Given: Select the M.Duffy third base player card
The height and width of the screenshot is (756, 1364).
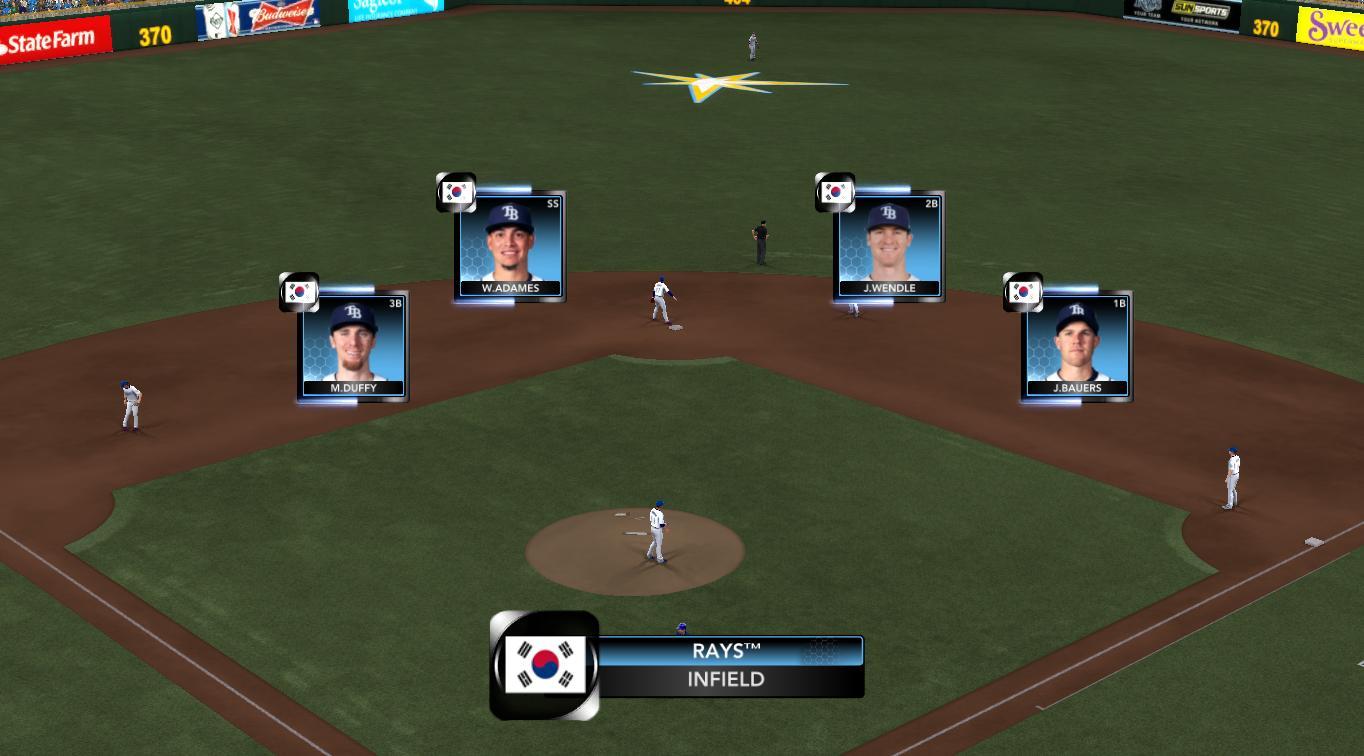Looking at the screenshot, I should coord(353,346).
